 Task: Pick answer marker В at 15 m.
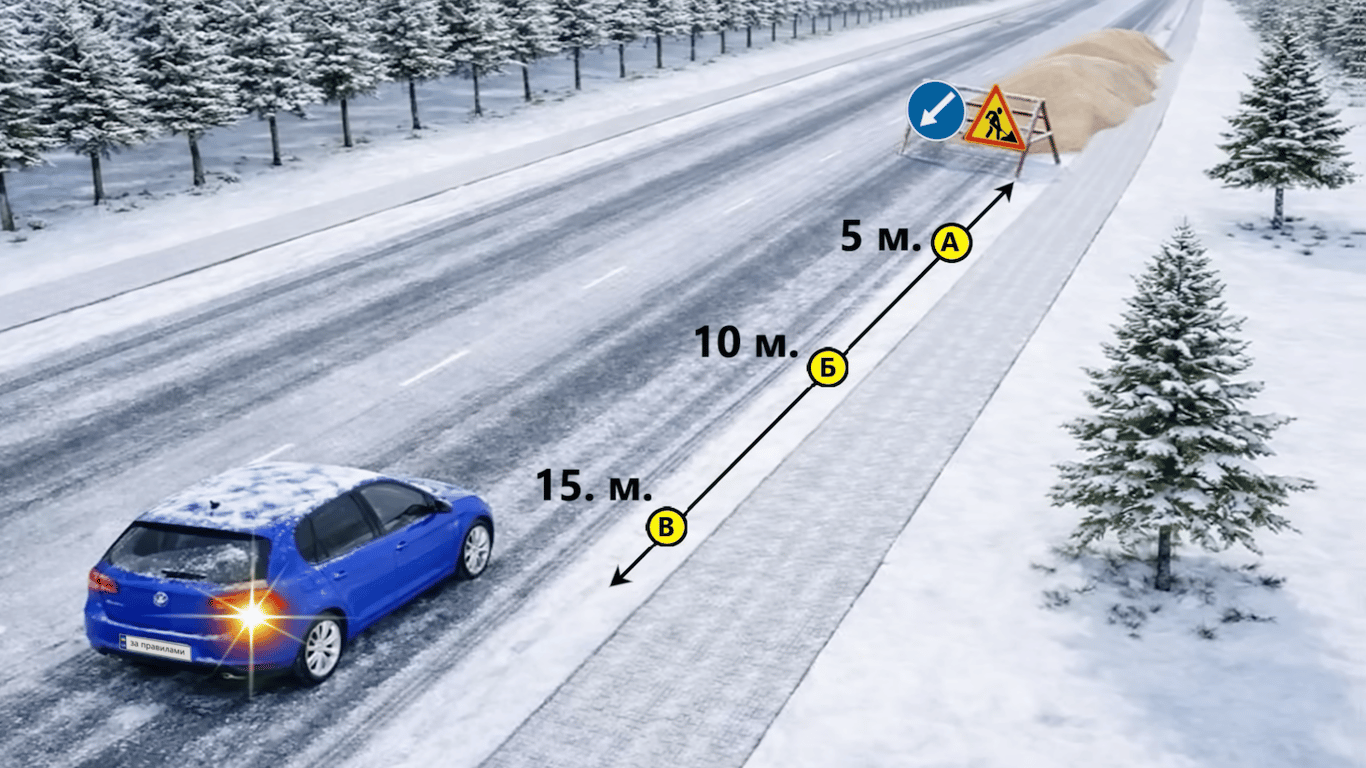click(x=667, y=526)
